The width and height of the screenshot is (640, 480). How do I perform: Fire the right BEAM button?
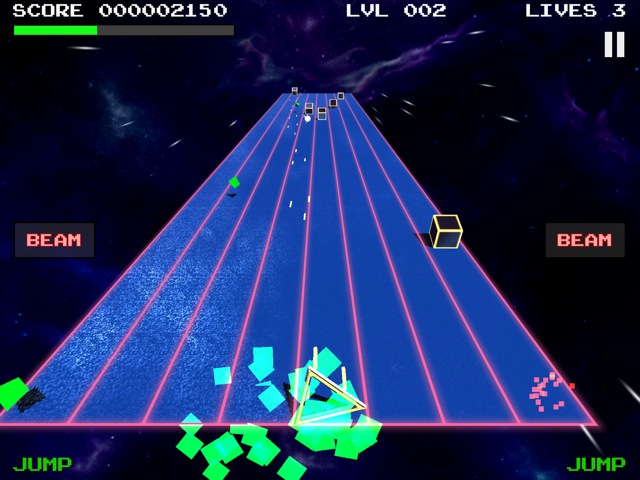584,240
